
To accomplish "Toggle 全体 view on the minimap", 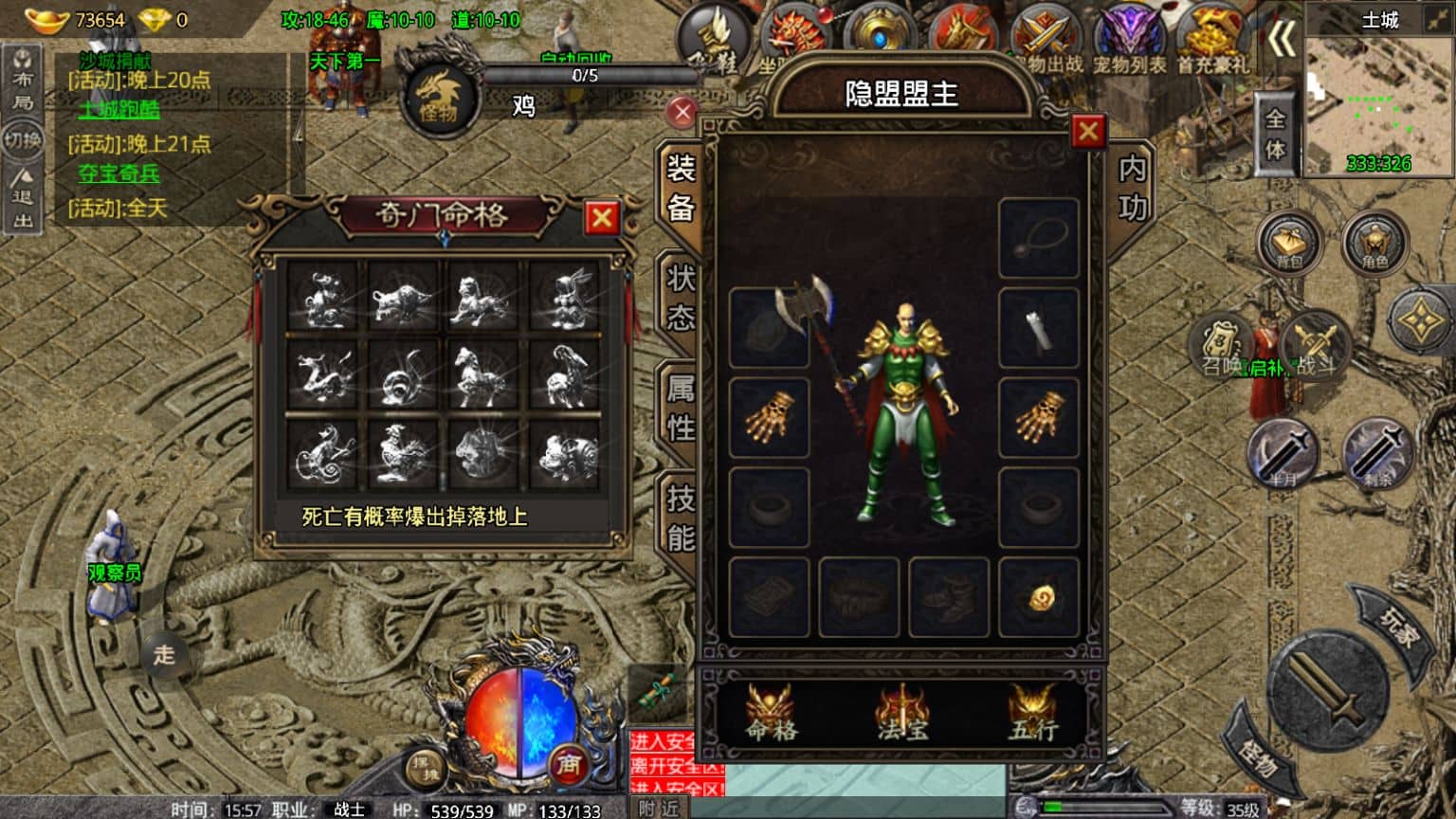I will (x=1277, y=139).
